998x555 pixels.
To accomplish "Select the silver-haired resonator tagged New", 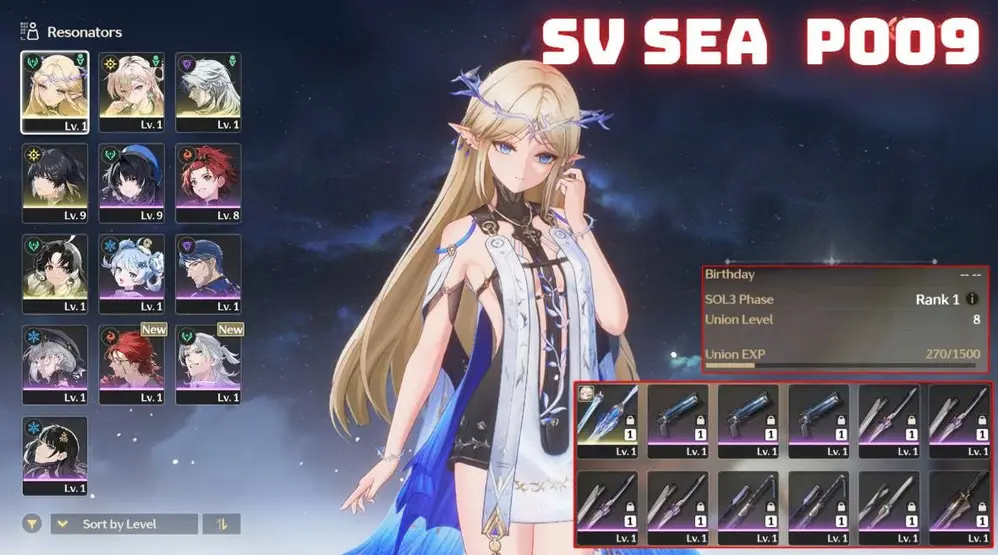I will [208, 364].
